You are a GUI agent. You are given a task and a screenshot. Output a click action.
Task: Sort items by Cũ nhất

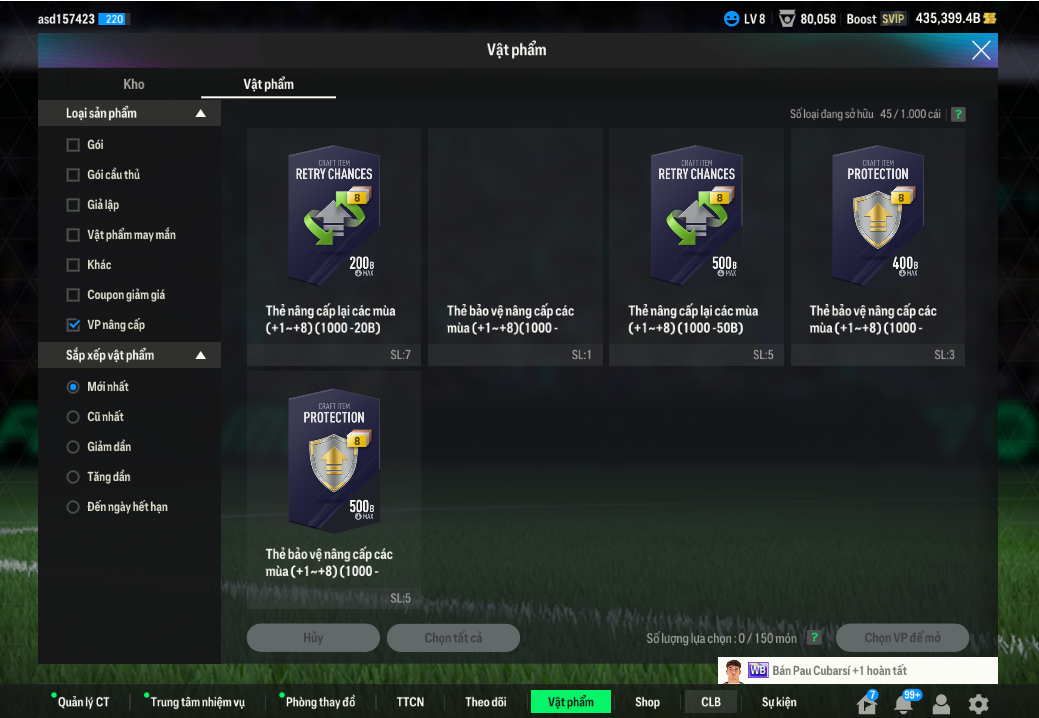click(73, 417)
